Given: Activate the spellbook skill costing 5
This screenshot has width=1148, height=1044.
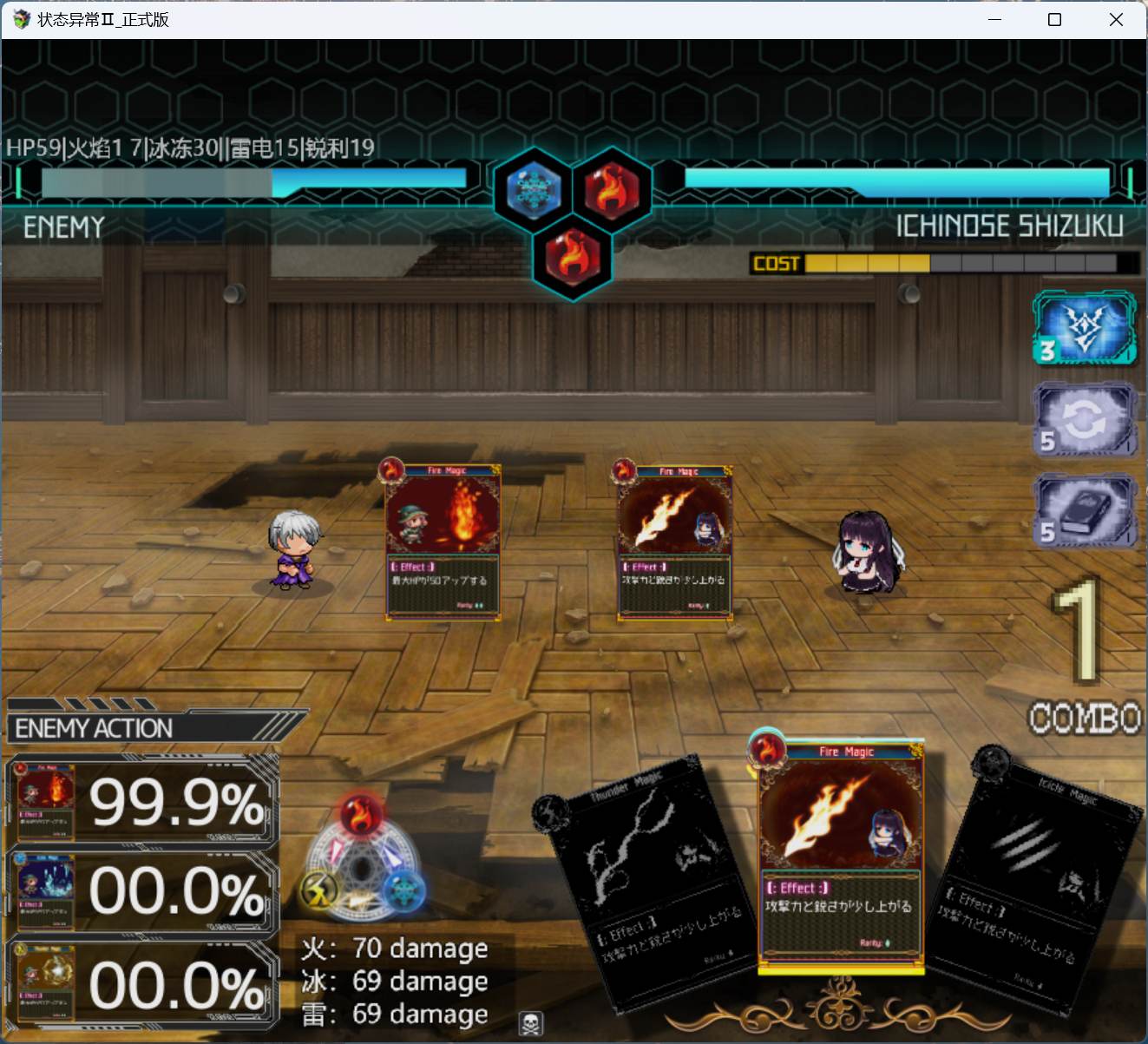Looking at the screenshot, I should pyautogui.click(x=1084, y=511).
